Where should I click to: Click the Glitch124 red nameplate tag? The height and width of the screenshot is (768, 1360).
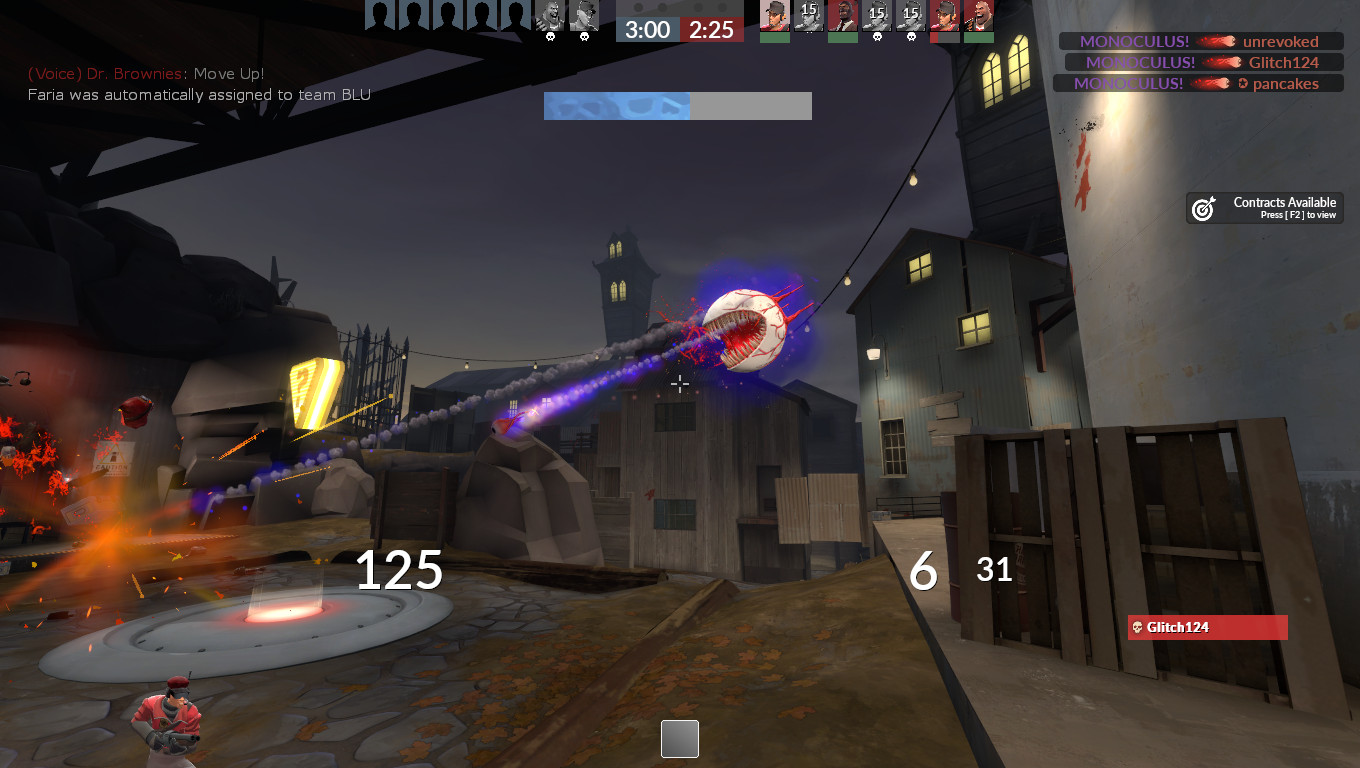point(1207,627)
